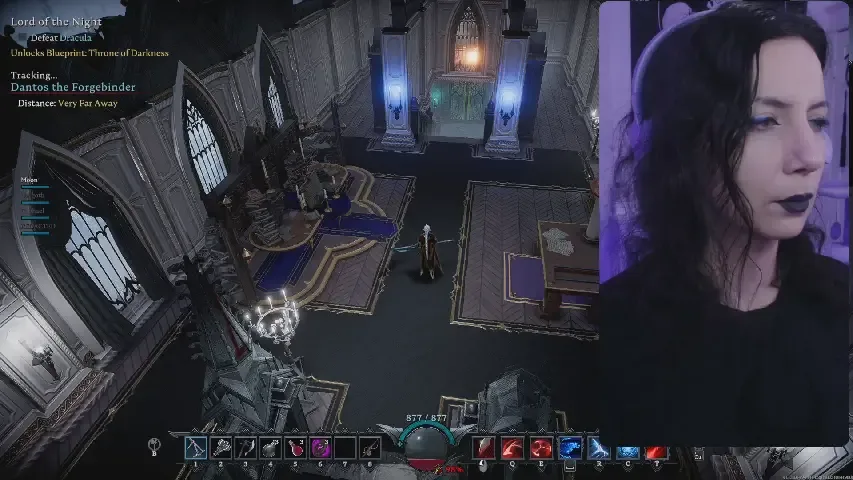This screenshot has width=853, height=480.
Task: Open the build menu icon beside the hotbar
Action: coord(154,447)
